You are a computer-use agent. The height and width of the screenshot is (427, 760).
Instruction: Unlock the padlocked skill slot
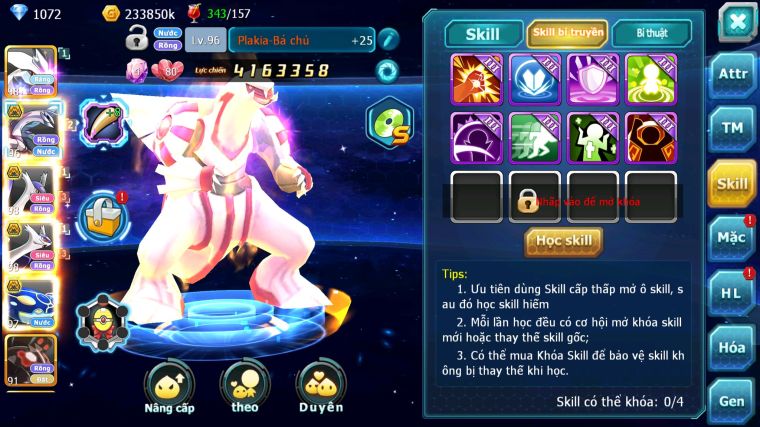[535, 197]
